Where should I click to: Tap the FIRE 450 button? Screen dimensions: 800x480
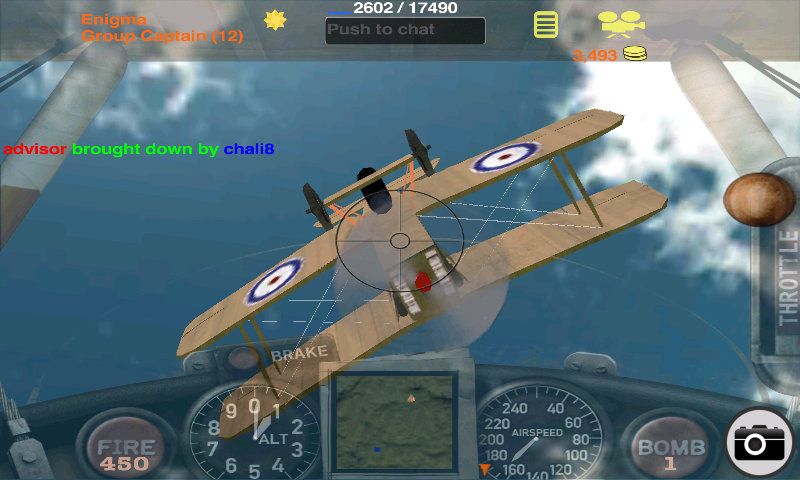click(126, 453)
